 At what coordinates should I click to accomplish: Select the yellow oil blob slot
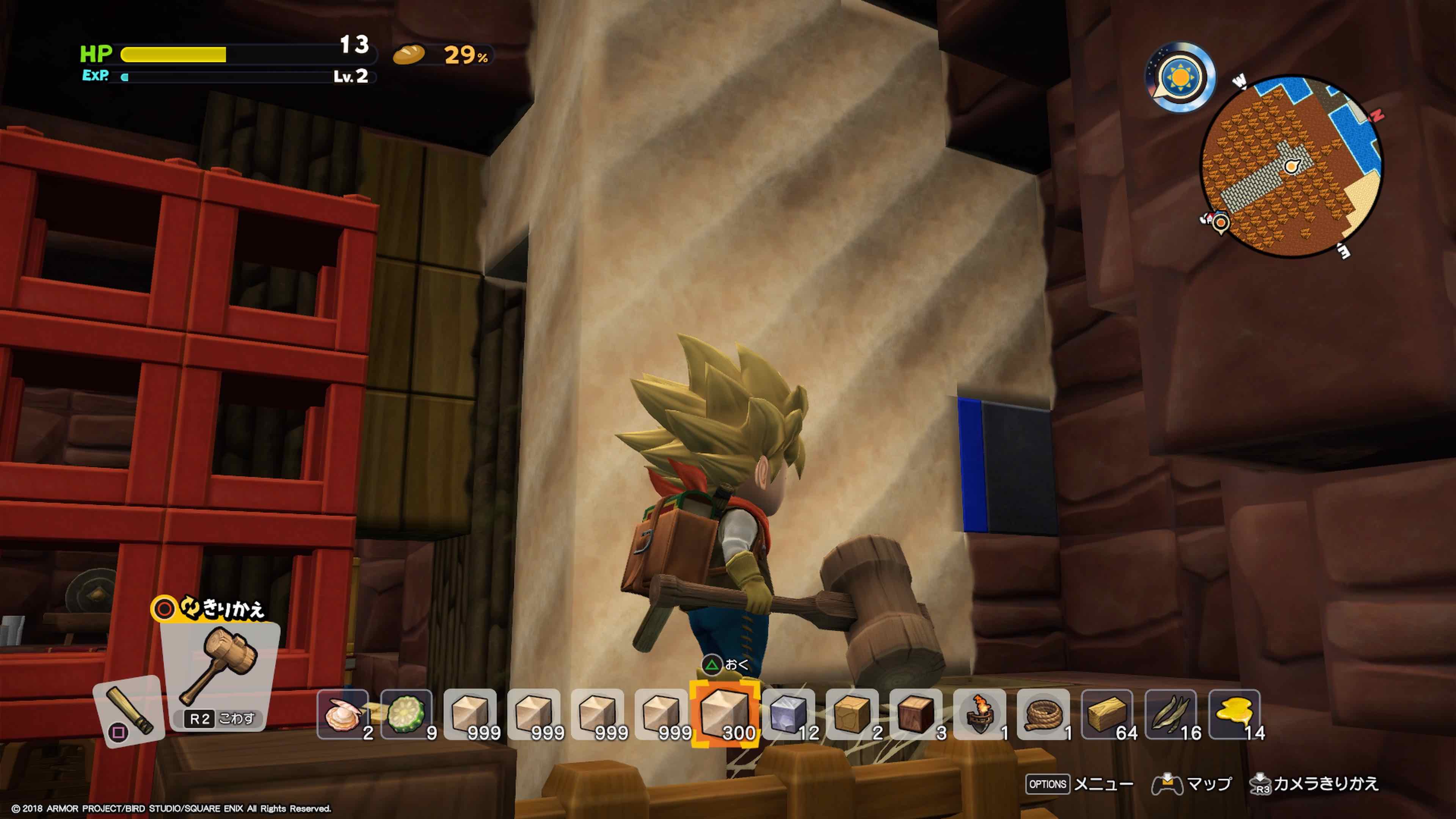point(1235,714)
